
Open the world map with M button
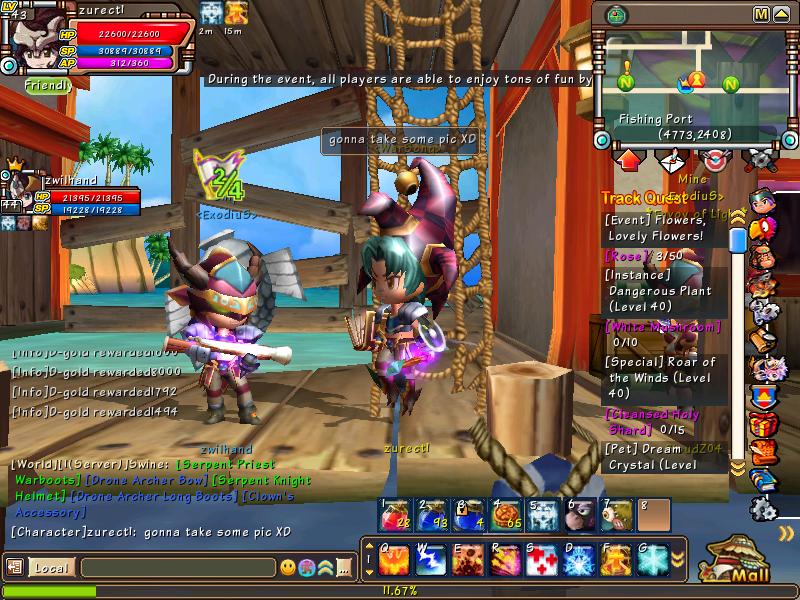(x=762, y=14)
